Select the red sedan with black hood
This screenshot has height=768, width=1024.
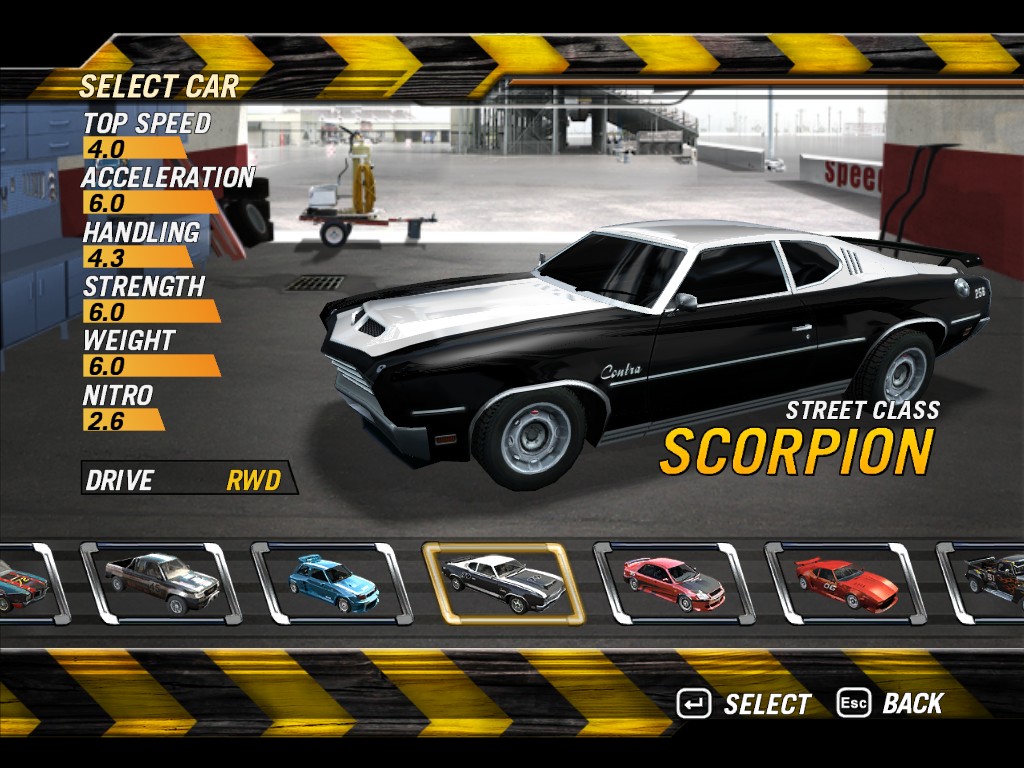(x=674, y=584)
